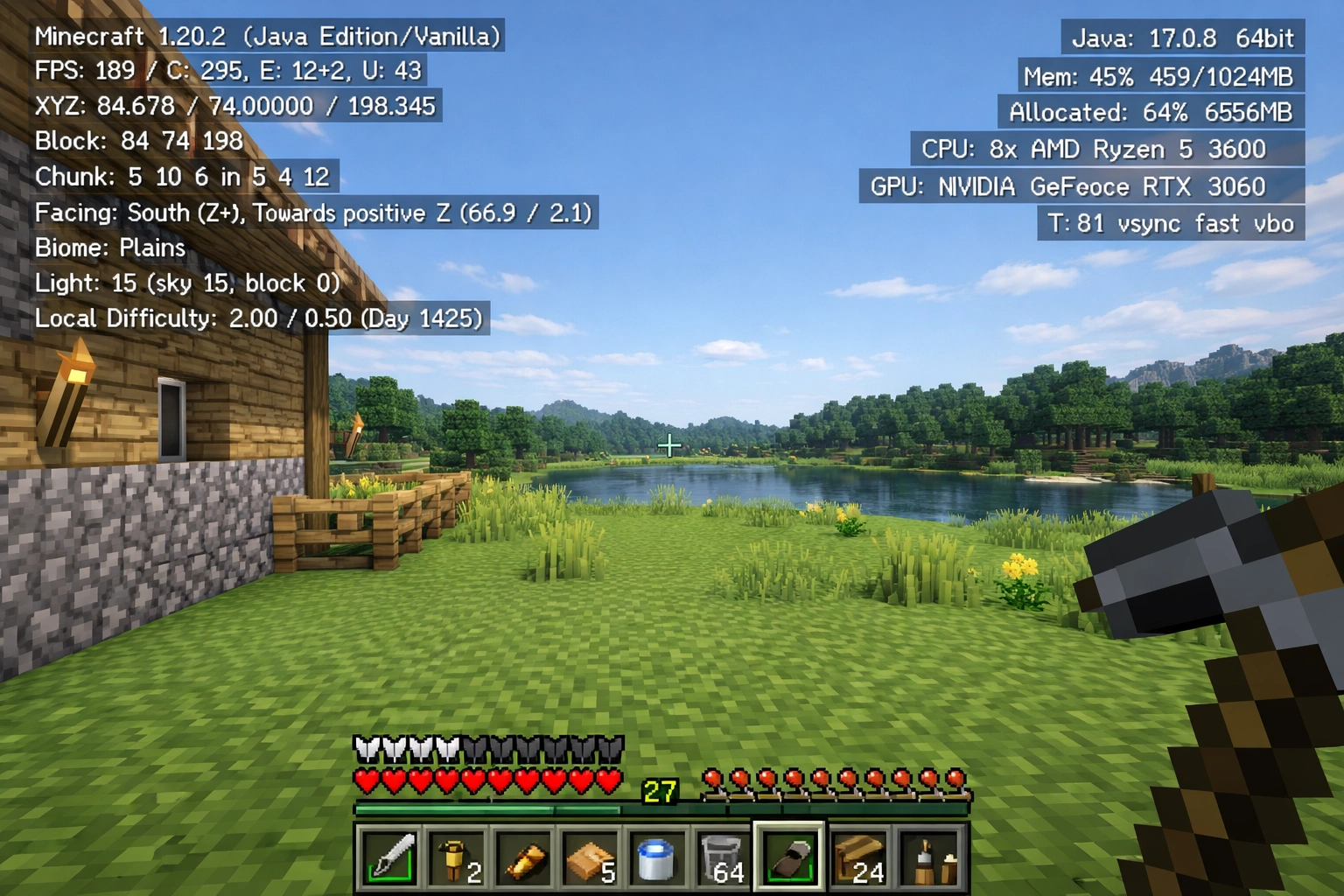Click the Local Difficulty debug text
1344x896 pixels.
(x=259, y=318)
